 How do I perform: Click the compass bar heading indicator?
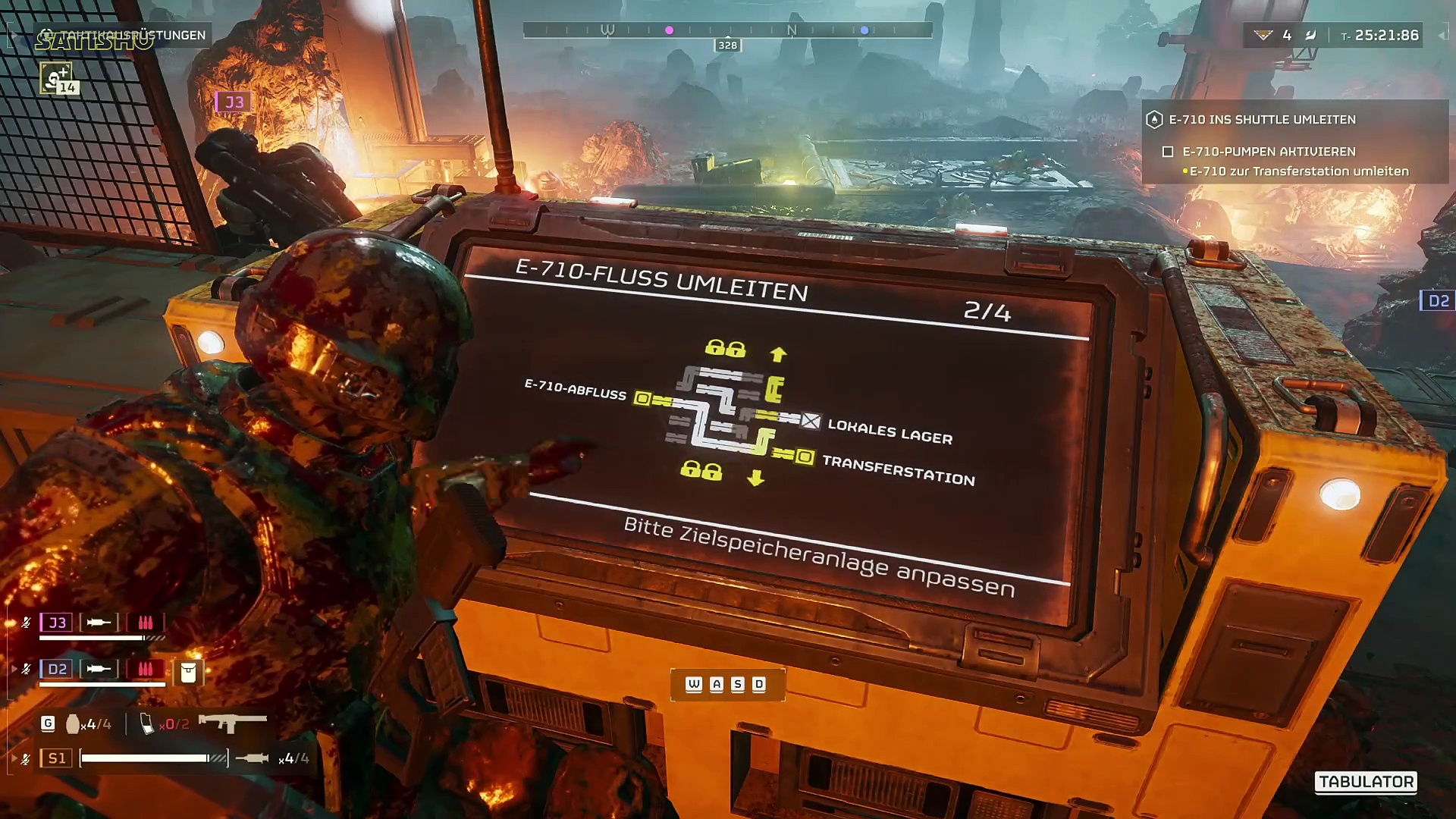pyautogui.click(x=727, y=45)
